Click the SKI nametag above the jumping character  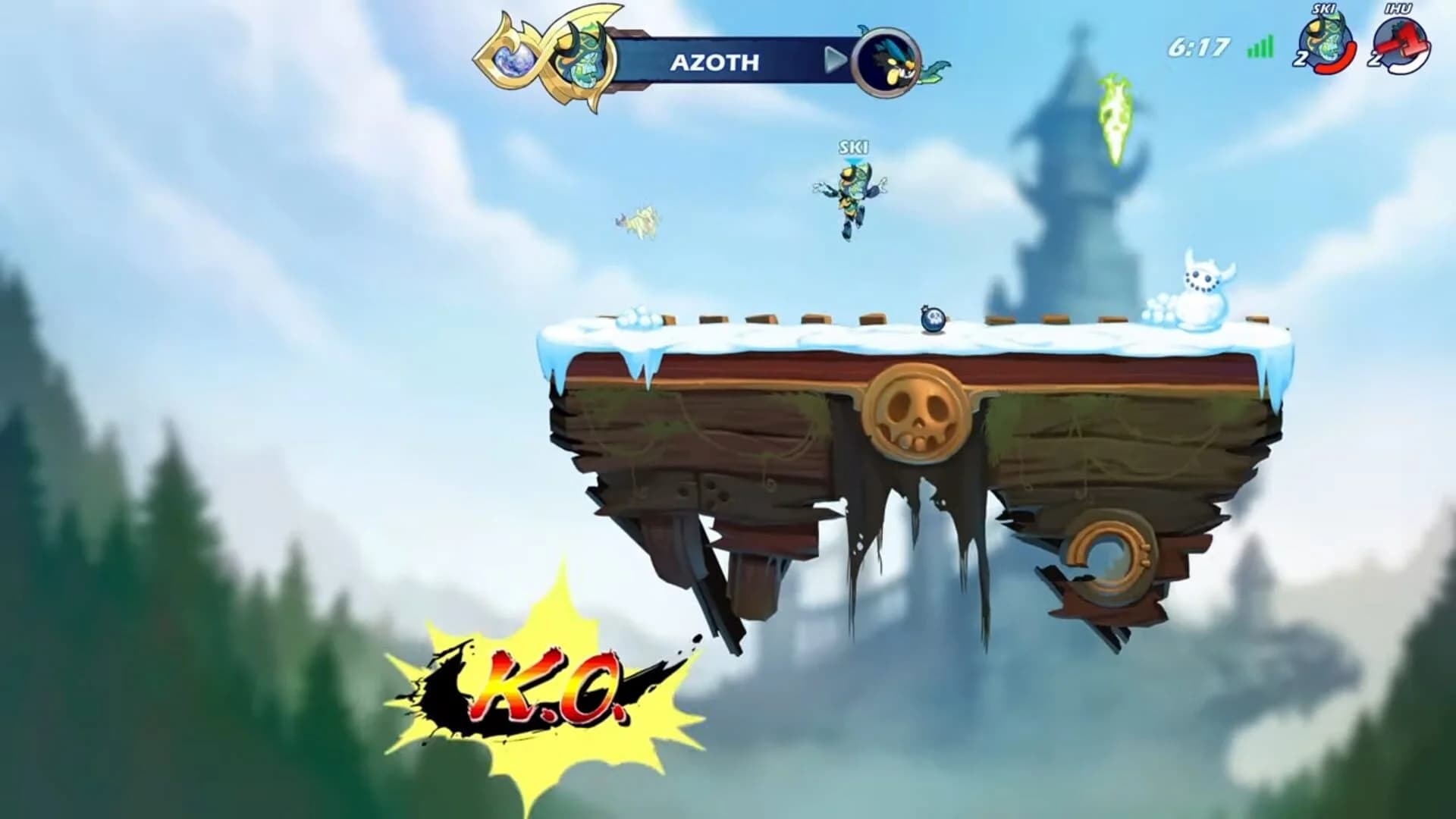pyautogui.click(x=852, y=146)
